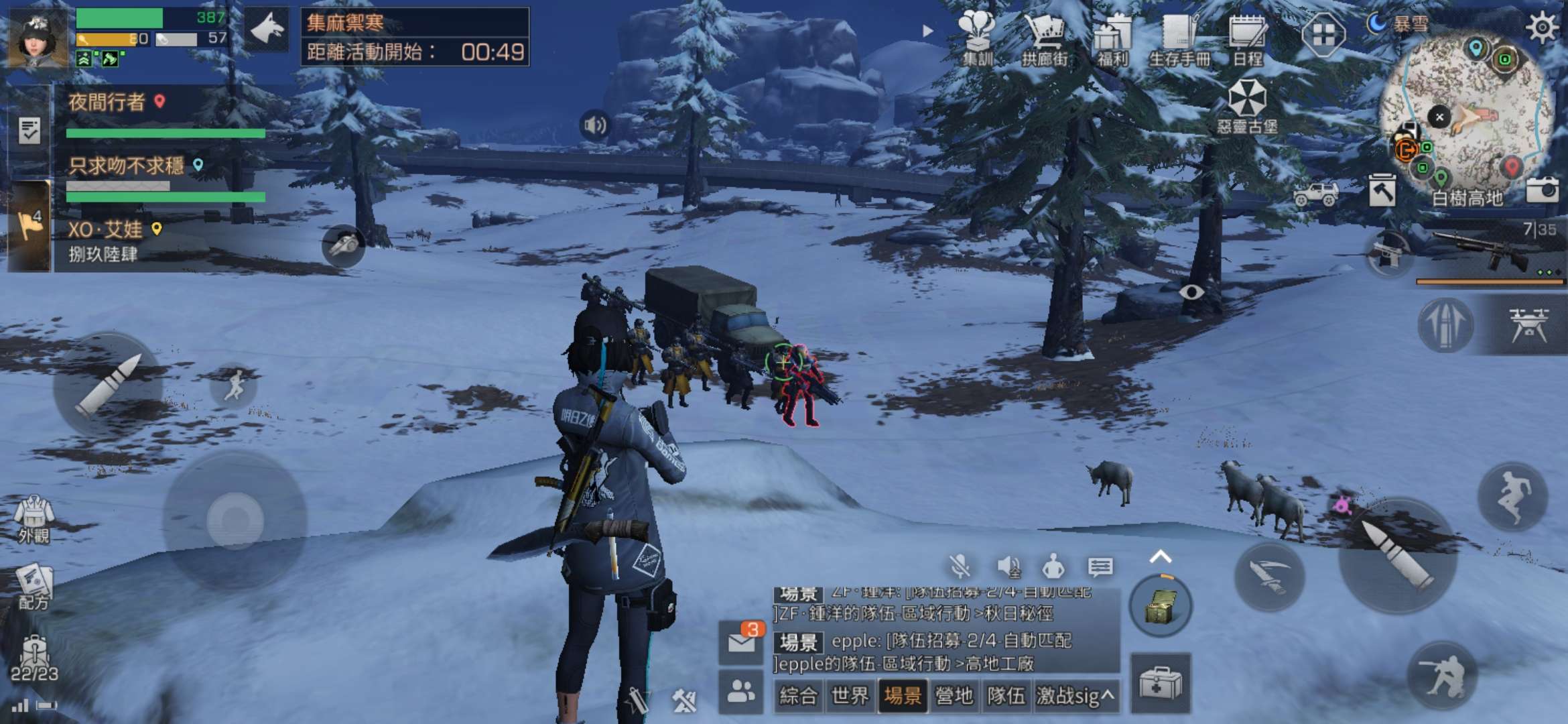Viewport: 1568px width, 724px height.
Task: Open the 日程 schedule
Action: click(x=1247, y=39)
